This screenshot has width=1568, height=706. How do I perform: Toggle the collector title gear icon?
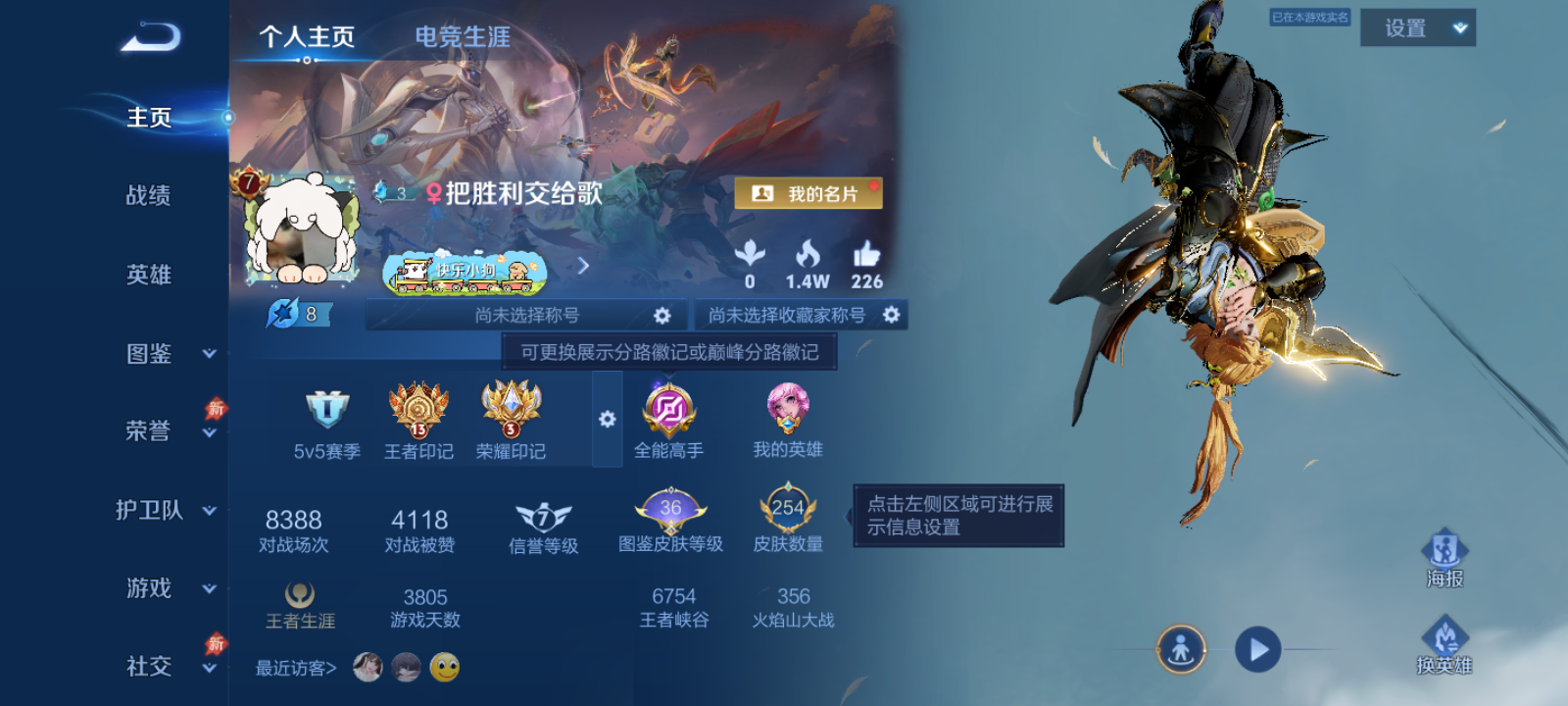(x=890, y=316)
